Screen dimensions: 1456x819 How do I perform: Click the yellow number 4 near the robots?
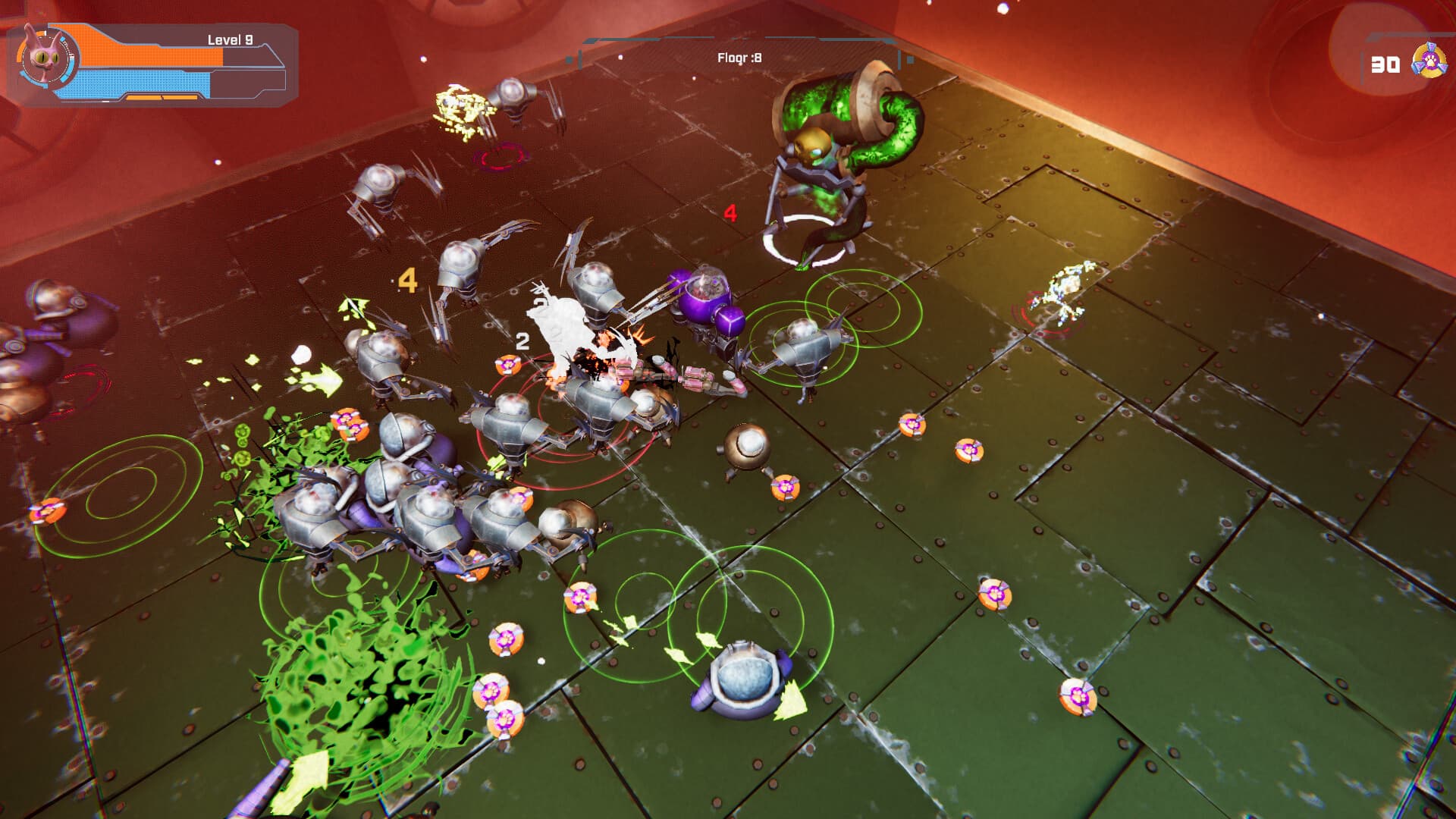click(x=408, y=281)
